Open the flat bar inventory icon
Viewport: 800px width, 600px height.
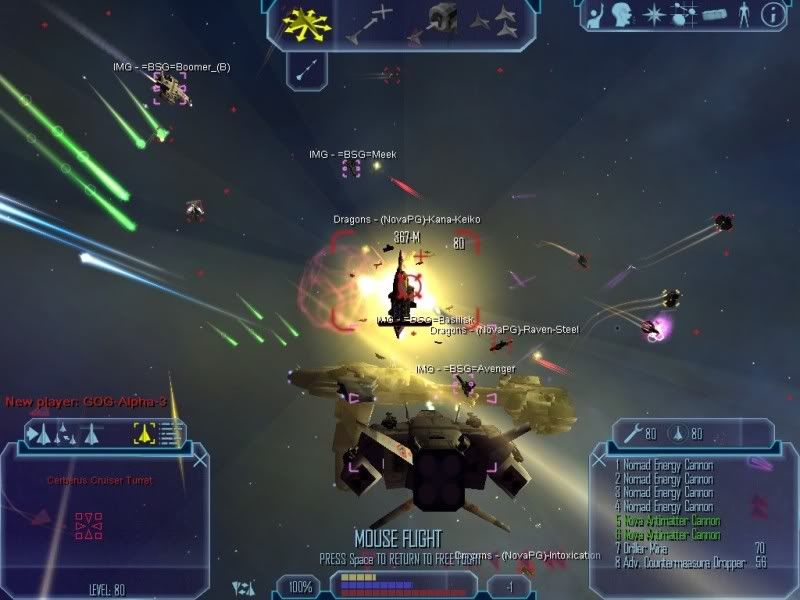click(712, 15)
